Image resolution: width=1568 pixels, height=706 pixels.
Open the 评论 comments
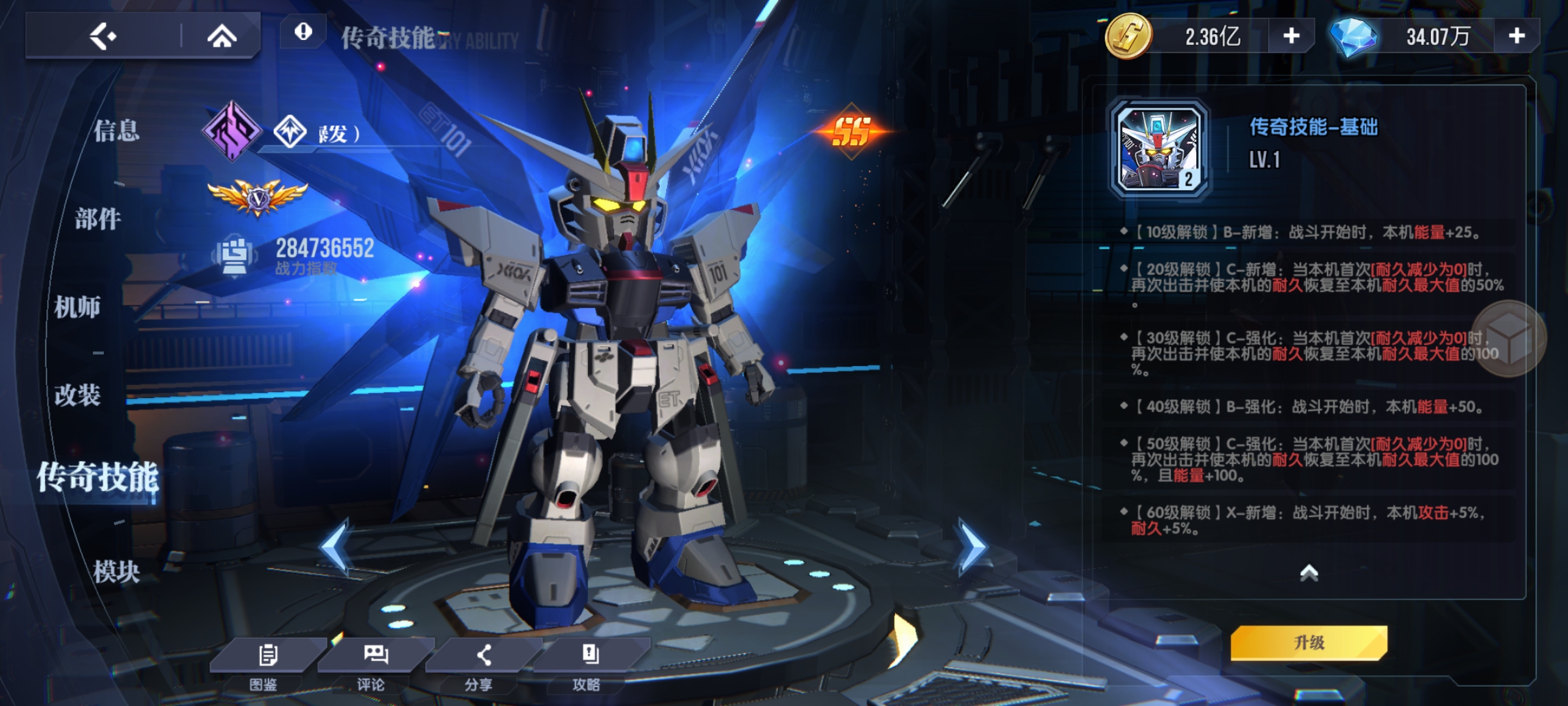coord(374,664)
